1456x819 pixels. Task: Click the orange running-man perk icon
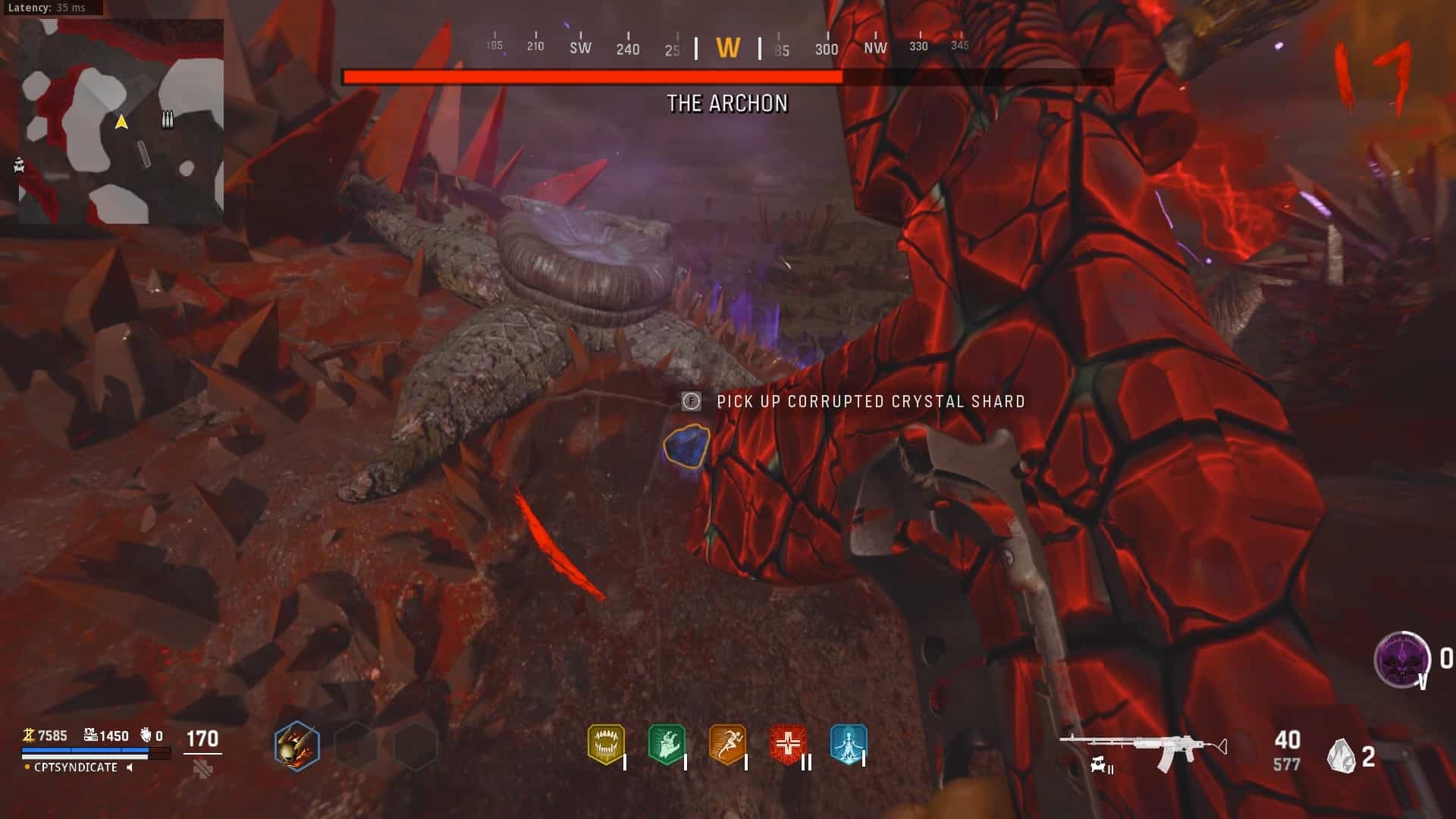pos(727,744)
